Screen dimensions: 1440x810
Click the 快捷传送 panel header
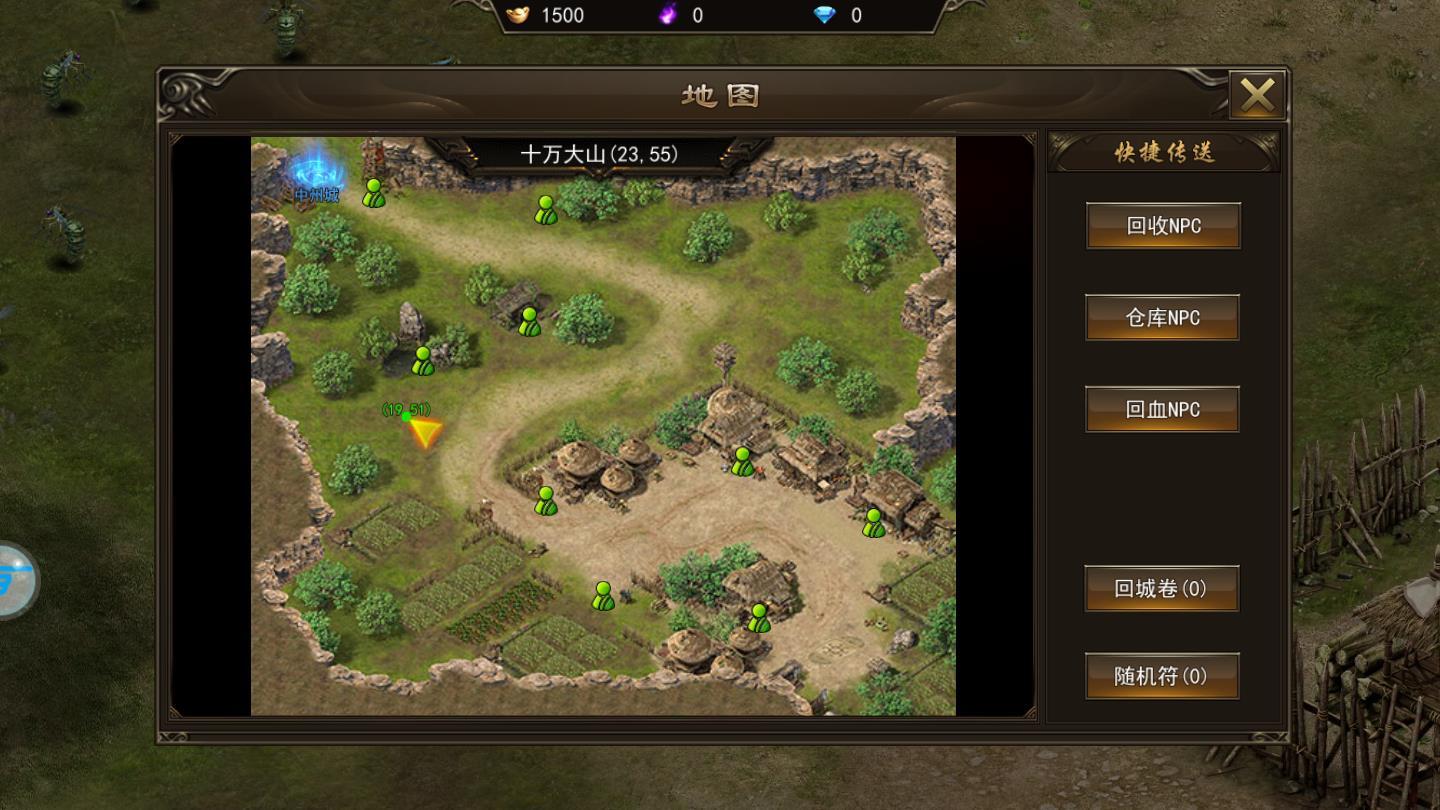(1163, 151)
